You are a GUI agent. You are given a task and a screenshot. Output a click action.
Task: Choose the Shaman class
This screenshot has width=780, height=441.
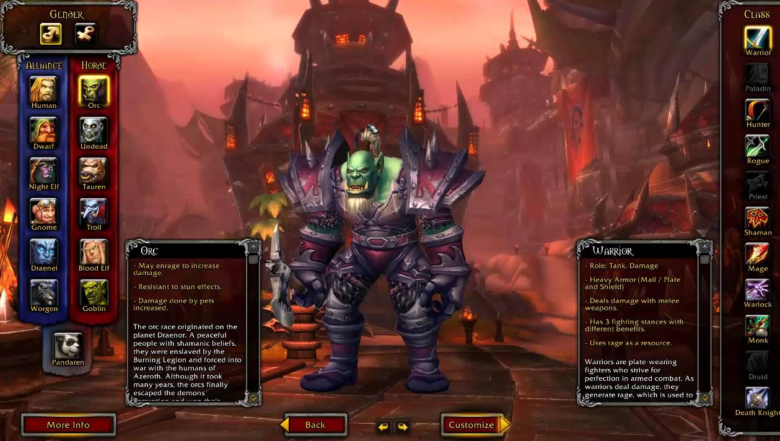pos(757,217)
